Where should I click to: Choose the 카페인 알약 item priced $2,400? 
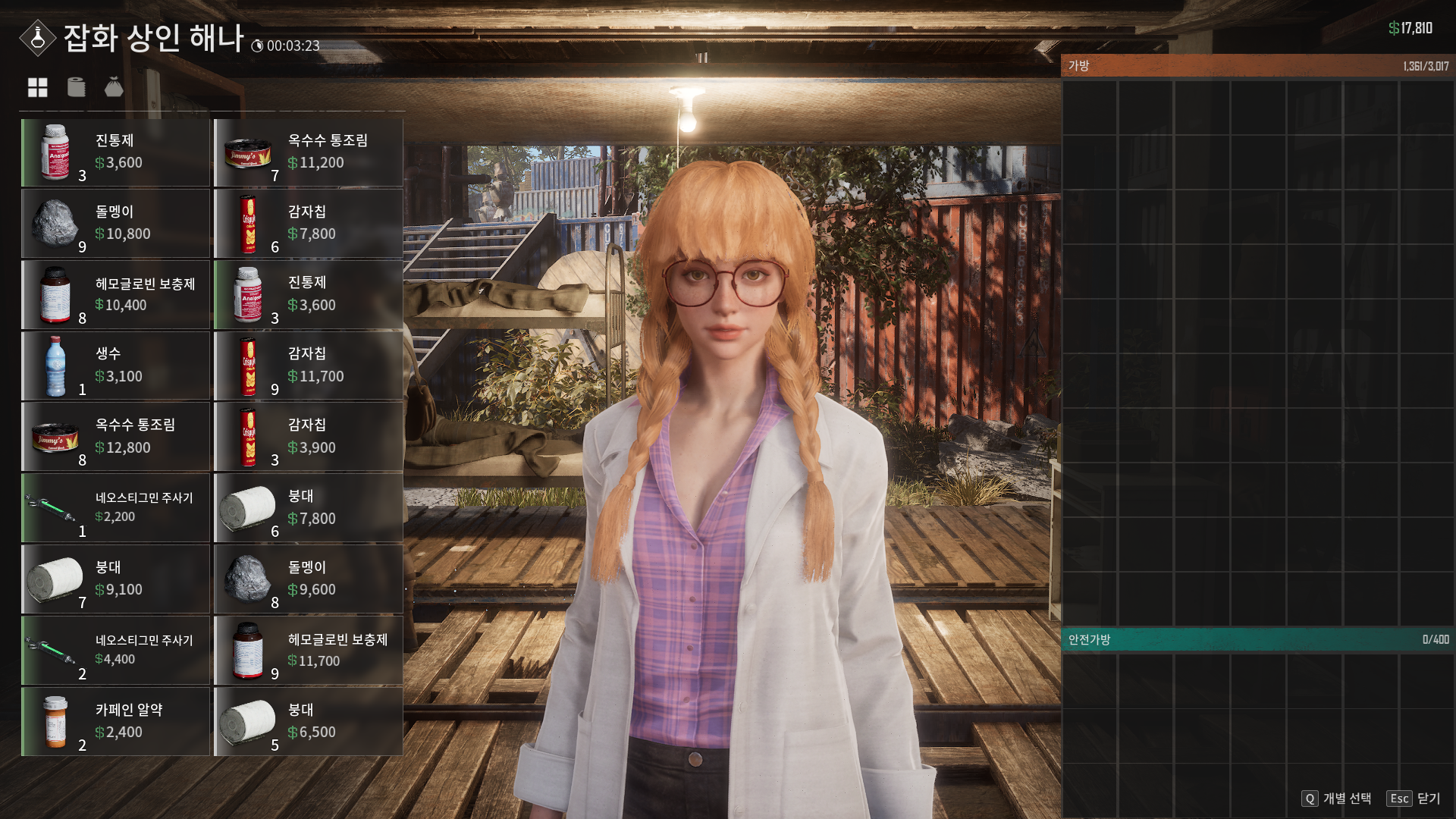point(115,722)
